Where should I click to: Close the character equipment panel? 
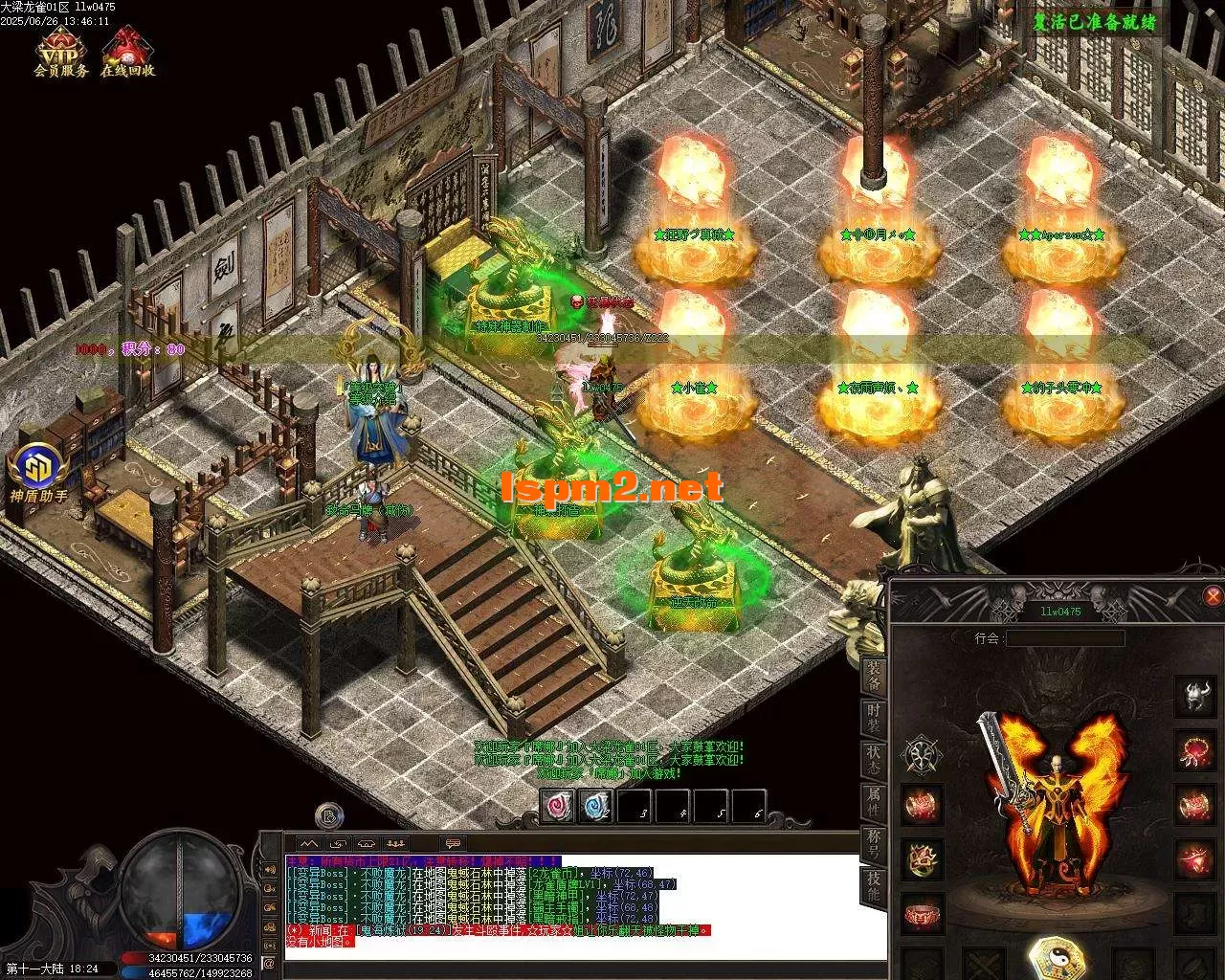1213,597
